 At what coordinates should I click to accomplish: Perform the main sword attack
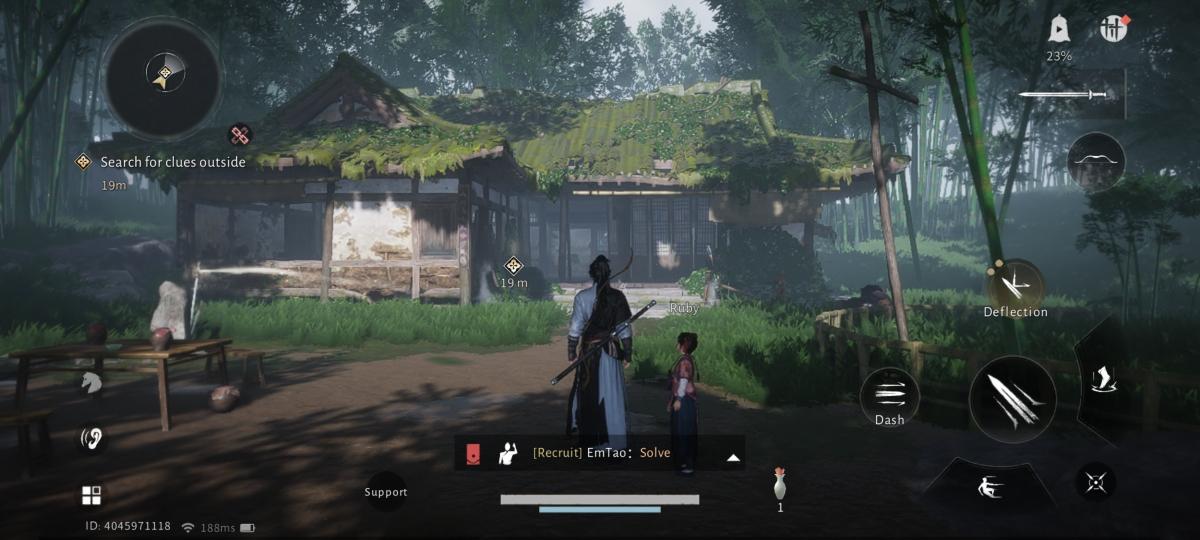click(1012, 400)
